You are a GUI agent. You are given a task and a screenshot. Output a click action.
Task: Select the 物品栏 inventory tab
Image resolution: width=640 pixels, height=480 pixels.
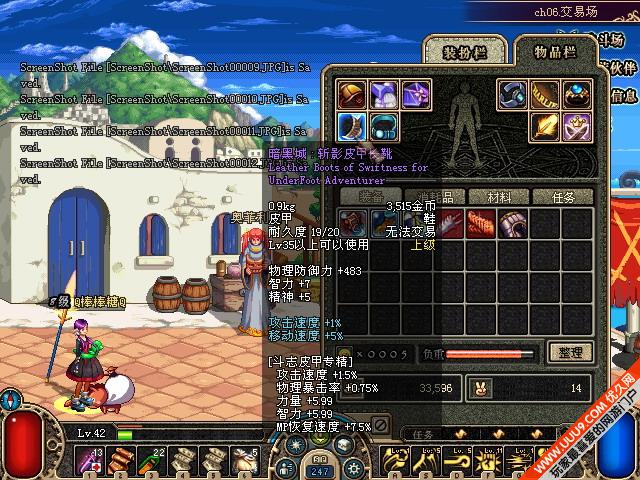(x=555, y=51)
